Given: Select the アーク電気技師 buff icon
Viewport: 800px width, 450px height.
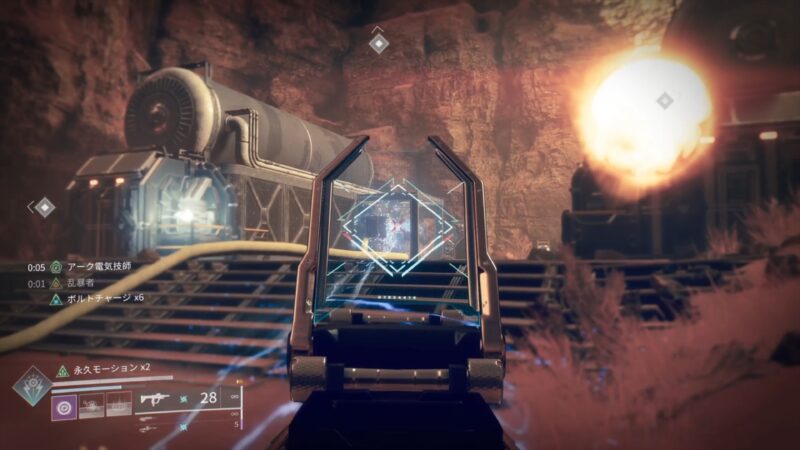Looking at the screenshot, I should point(56,267).
